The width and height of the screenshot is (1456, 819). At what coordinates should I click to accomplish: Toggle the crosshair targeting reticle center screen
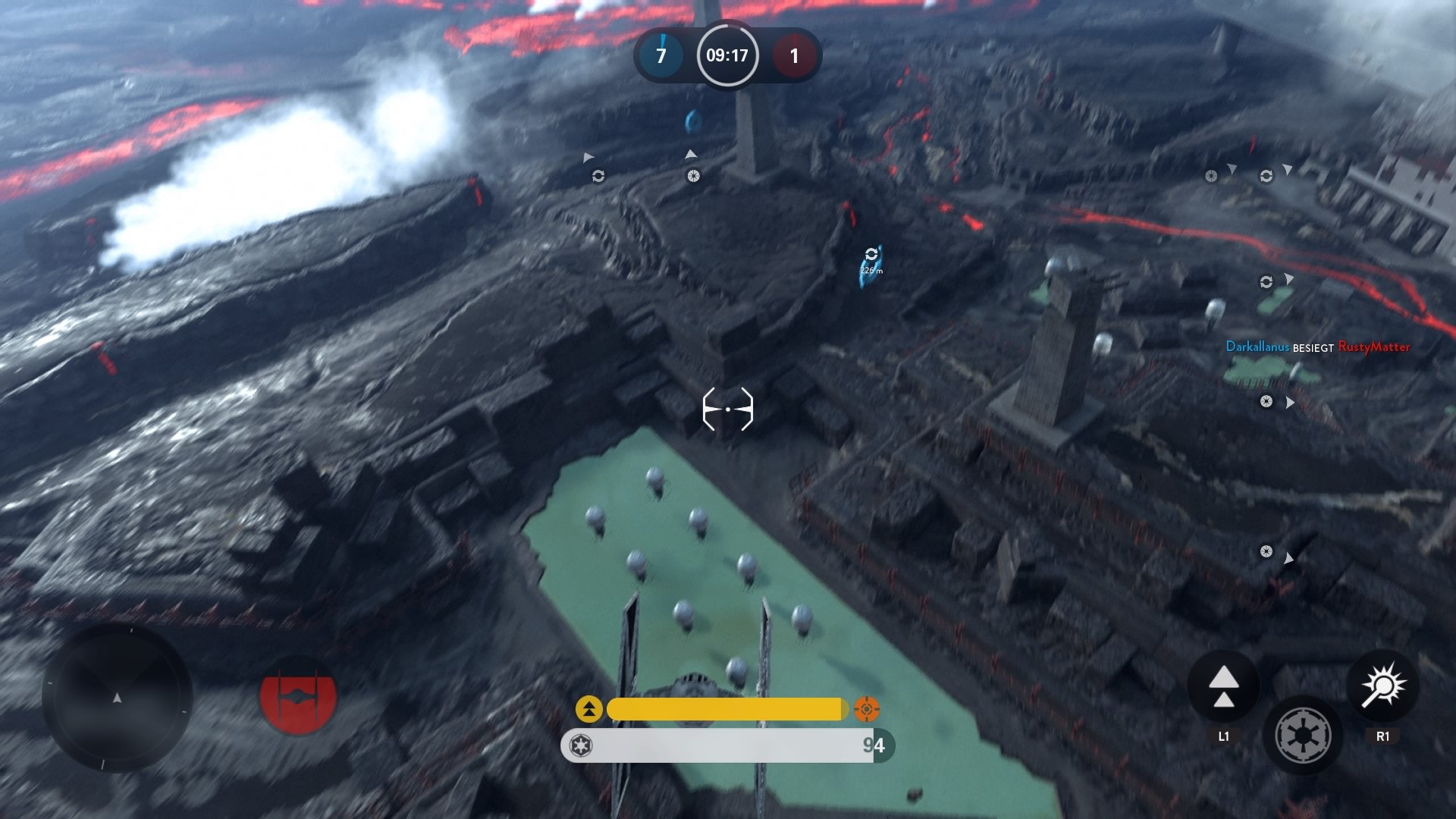[728, 408]
